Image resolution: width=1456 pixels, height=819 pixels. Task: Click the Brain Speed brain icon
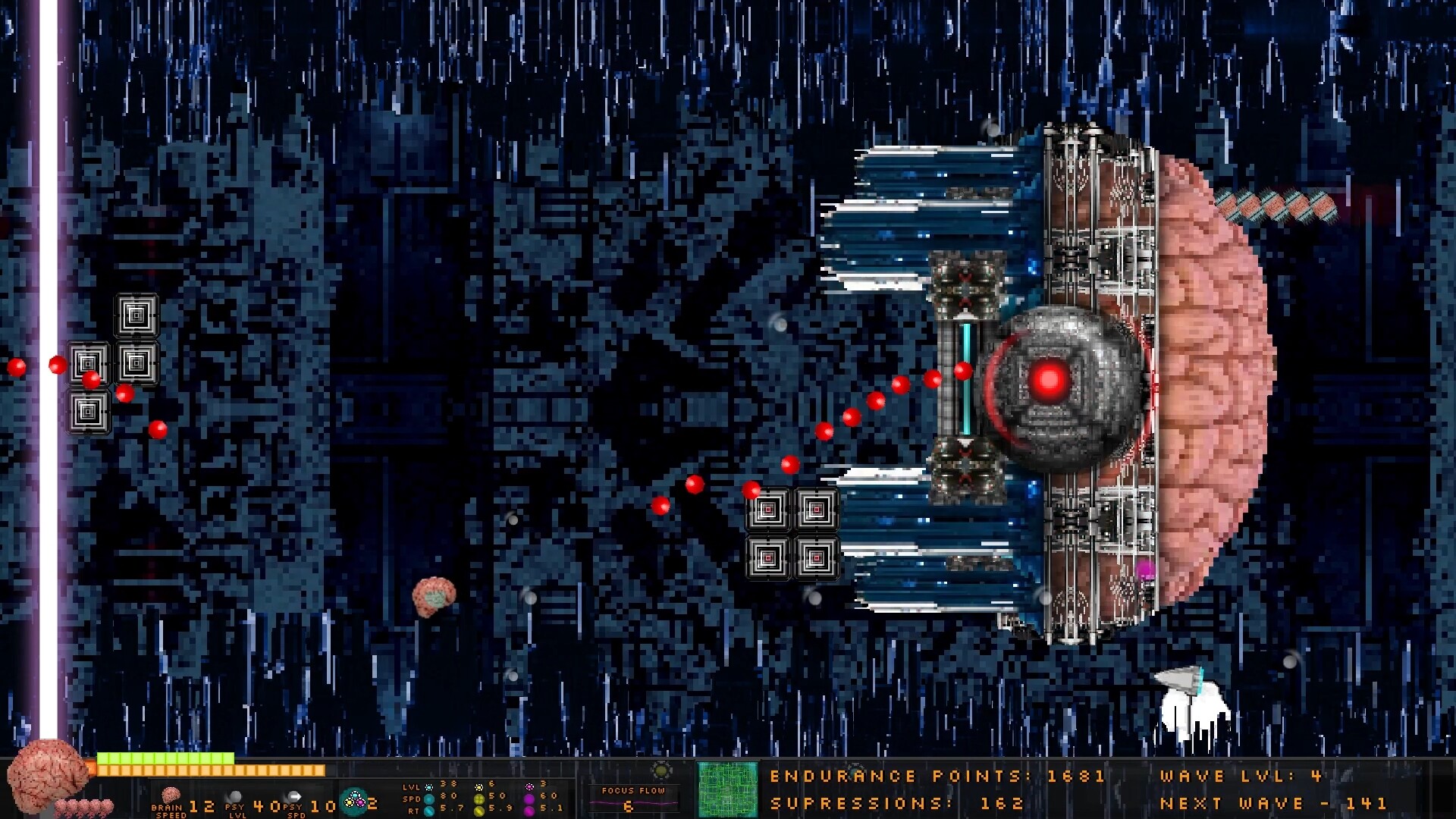click(171, 794)
